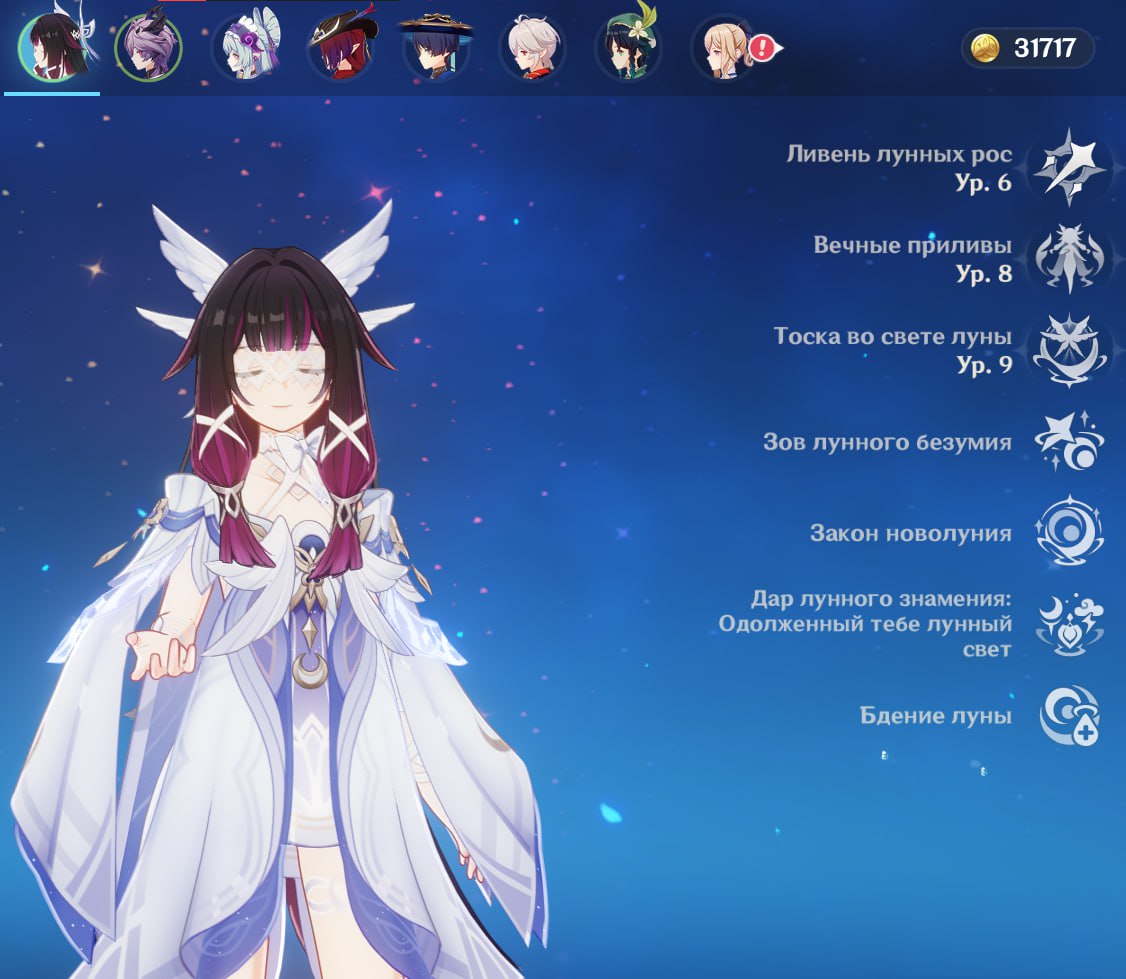Choose the maid with purple flower headdress portrait
The image size is (1126, 979).
(244, 48)
